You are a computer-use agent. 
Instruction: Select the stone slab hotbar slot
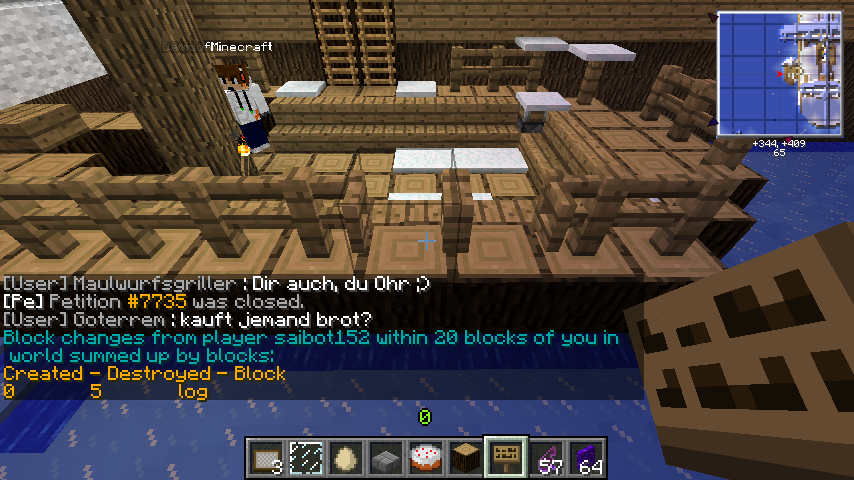click(x=385, y=457)
